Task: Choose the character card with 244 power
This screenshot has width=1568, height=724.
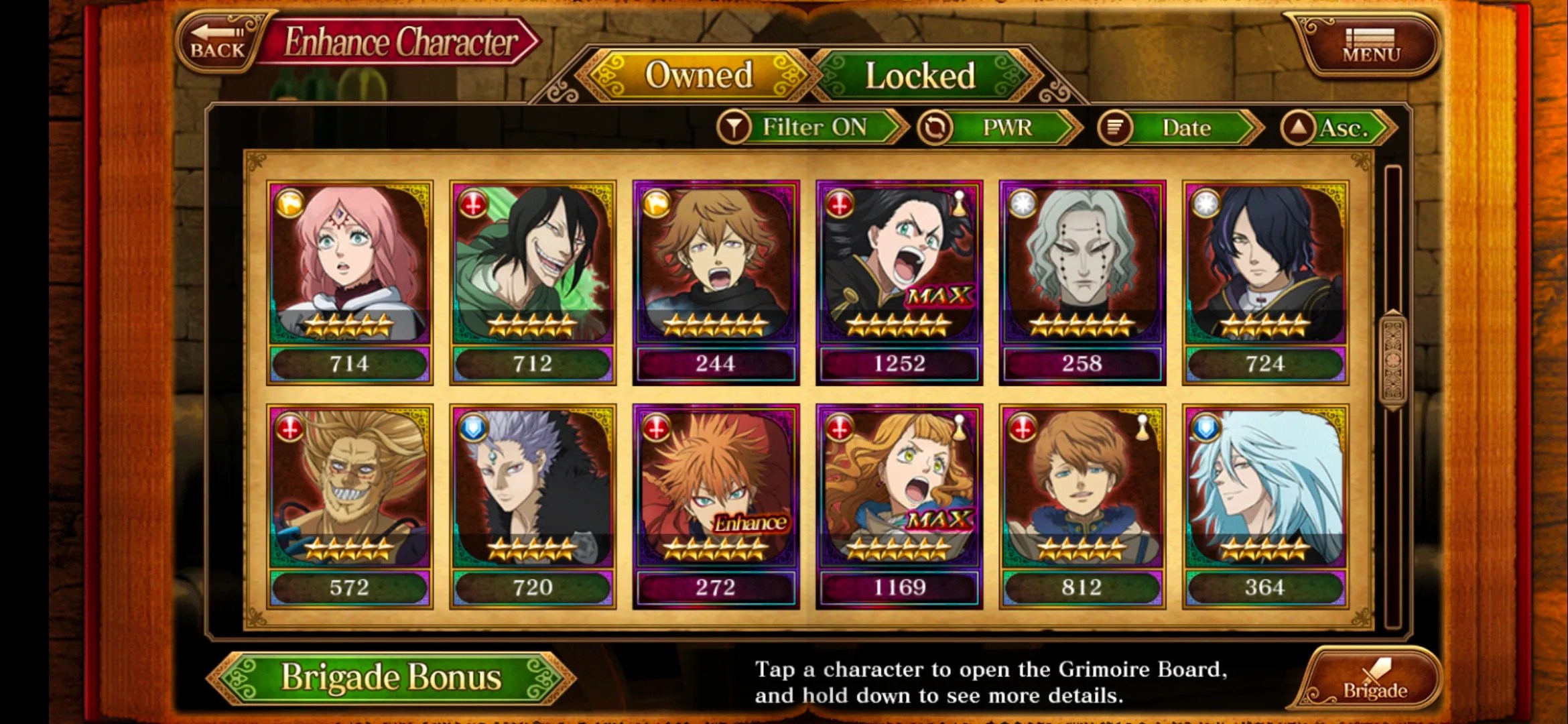Action: (x=716, y=282)
